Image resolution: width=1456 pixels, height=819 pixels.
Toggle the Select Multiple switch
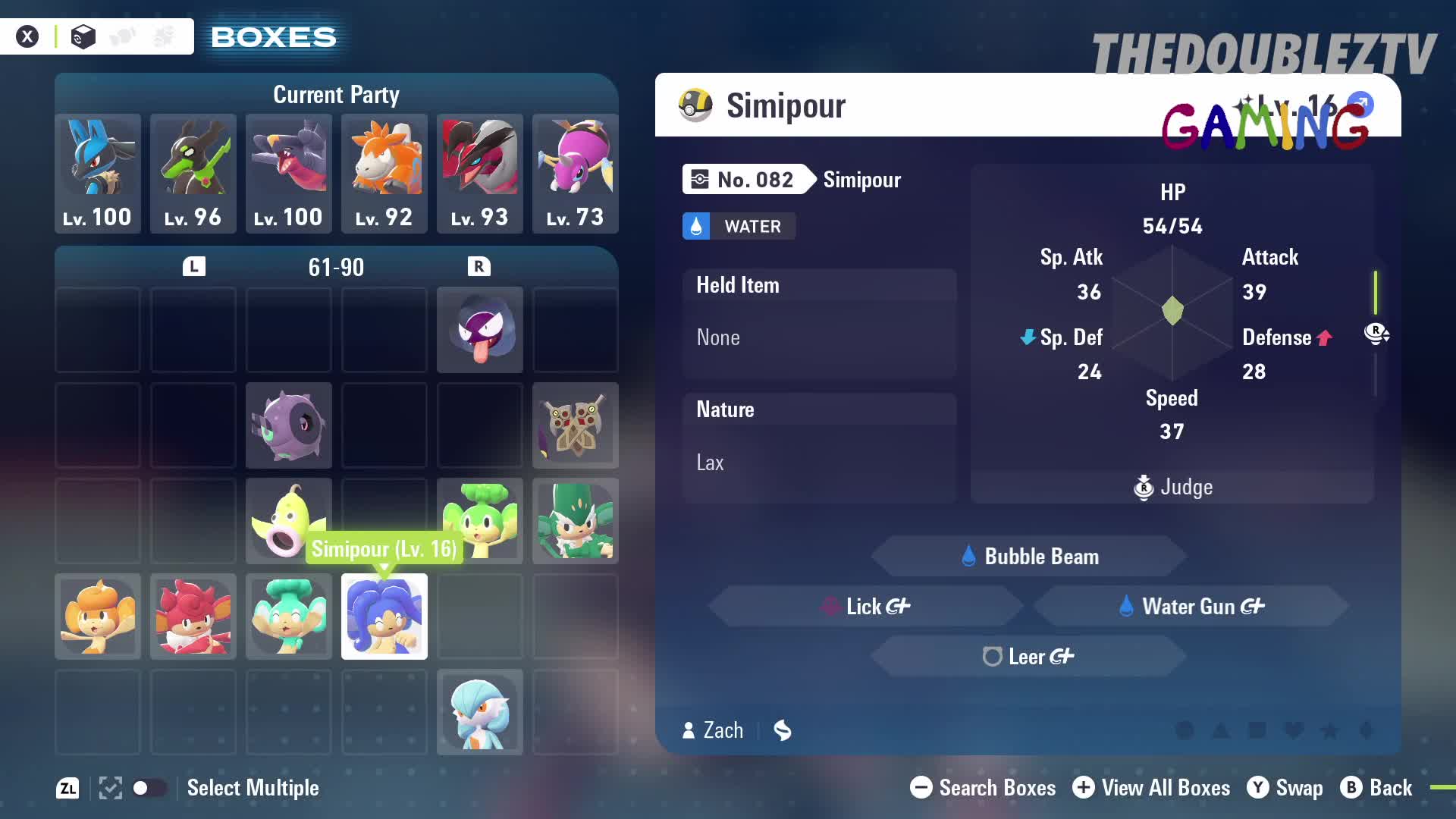point(149,789)
